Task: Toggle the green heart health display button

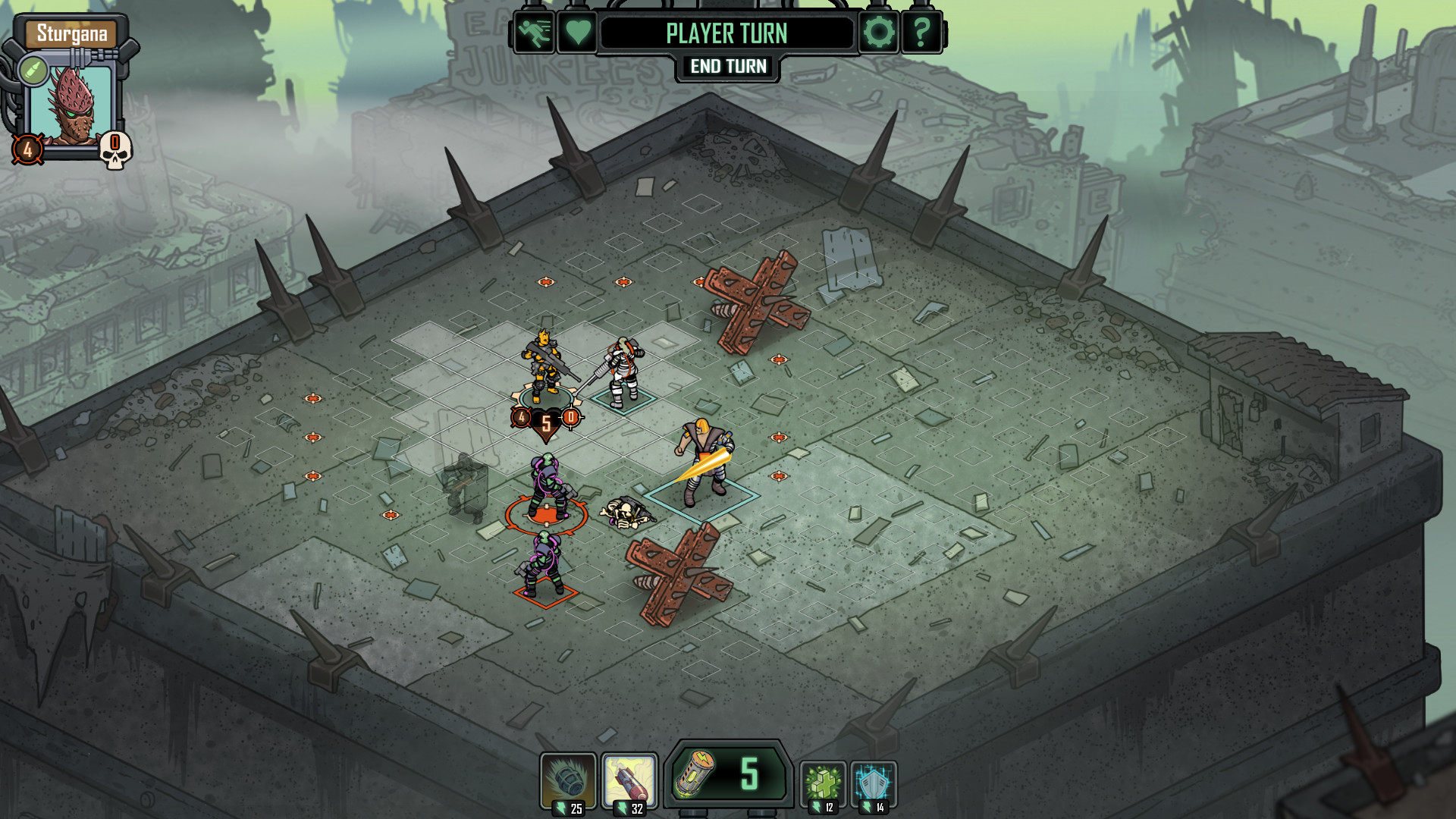Action: point(577,33)
